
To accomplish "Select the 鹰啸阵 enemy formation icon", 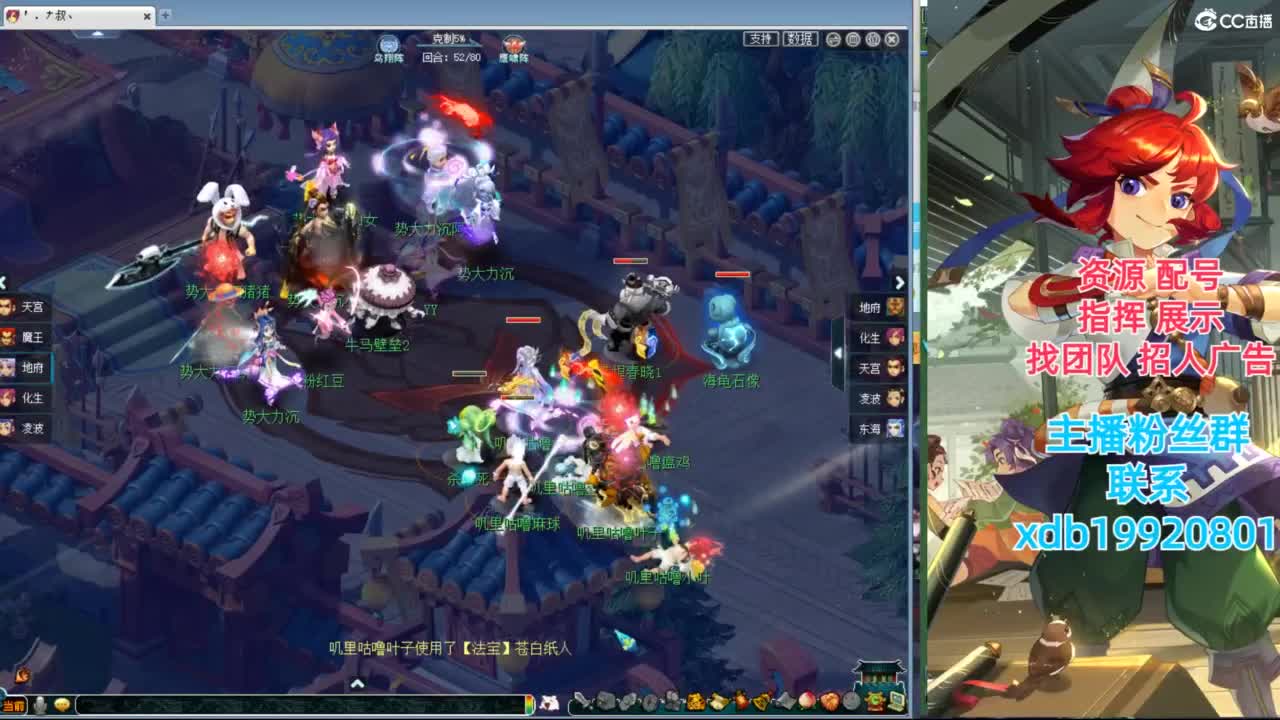I will pos(510,44).
